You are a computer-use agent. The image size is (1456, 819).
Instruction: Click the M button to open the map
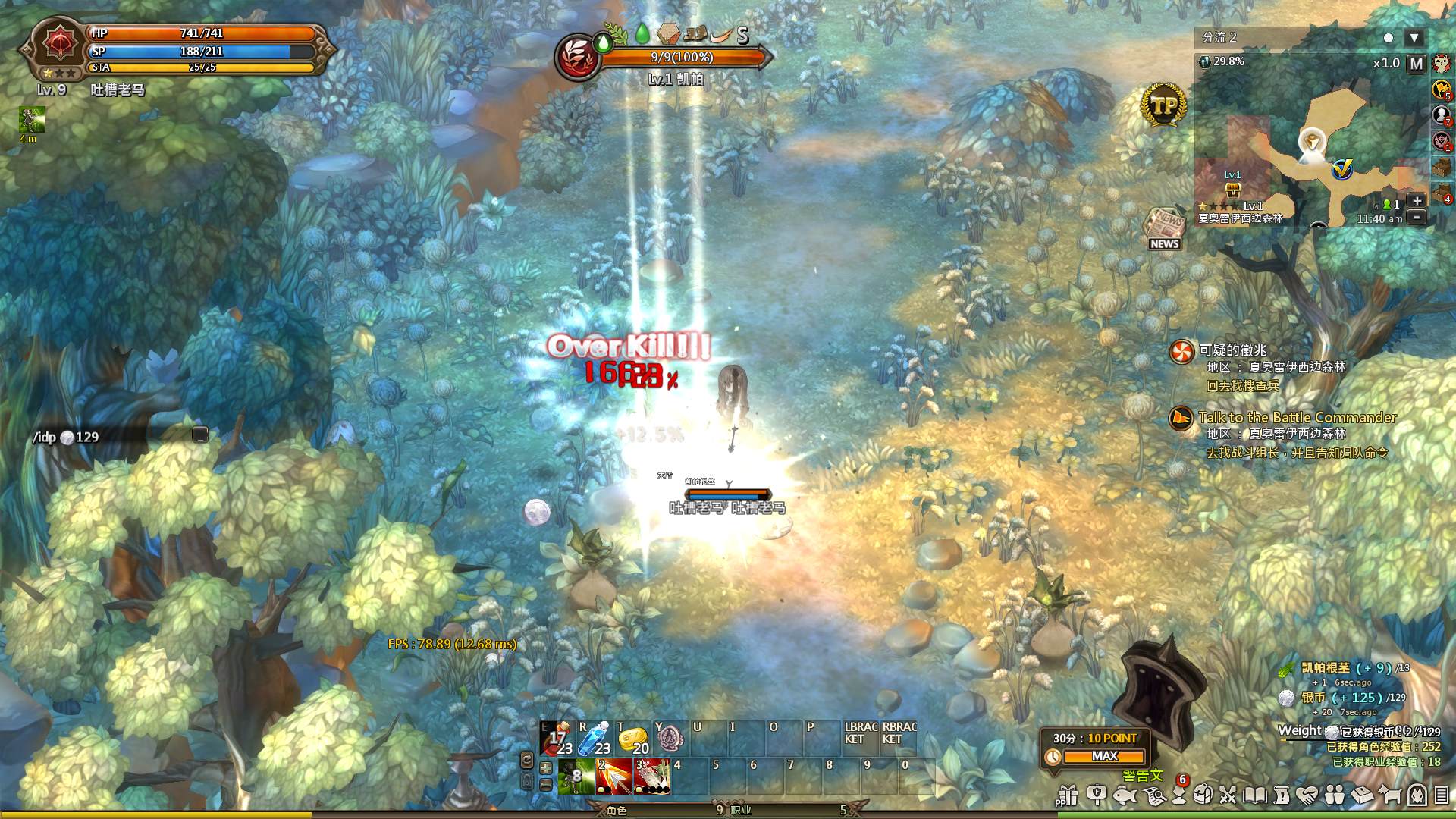point(1416,64)
